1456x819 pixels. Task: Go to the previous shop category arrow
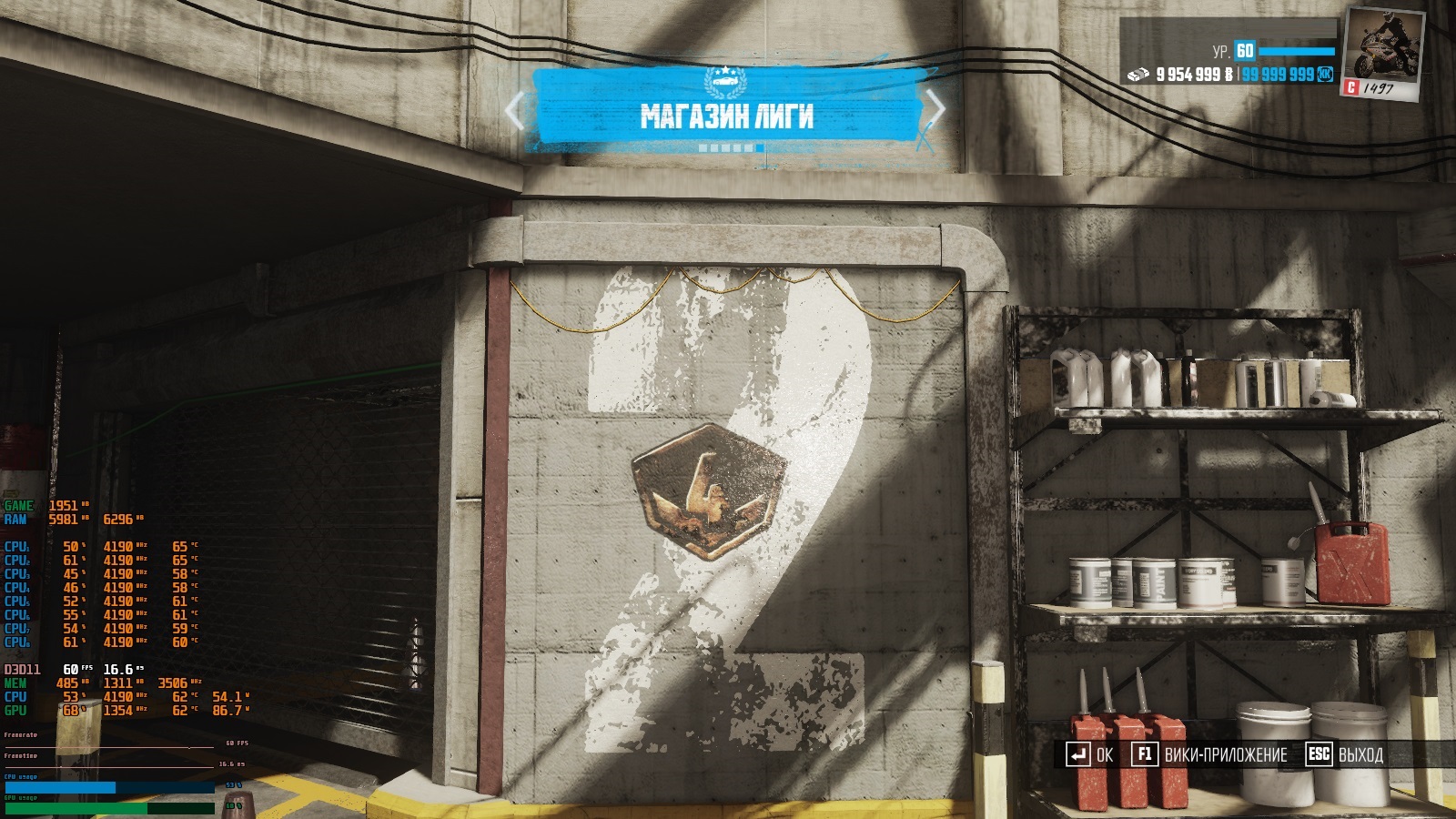[x=515, y=111]
